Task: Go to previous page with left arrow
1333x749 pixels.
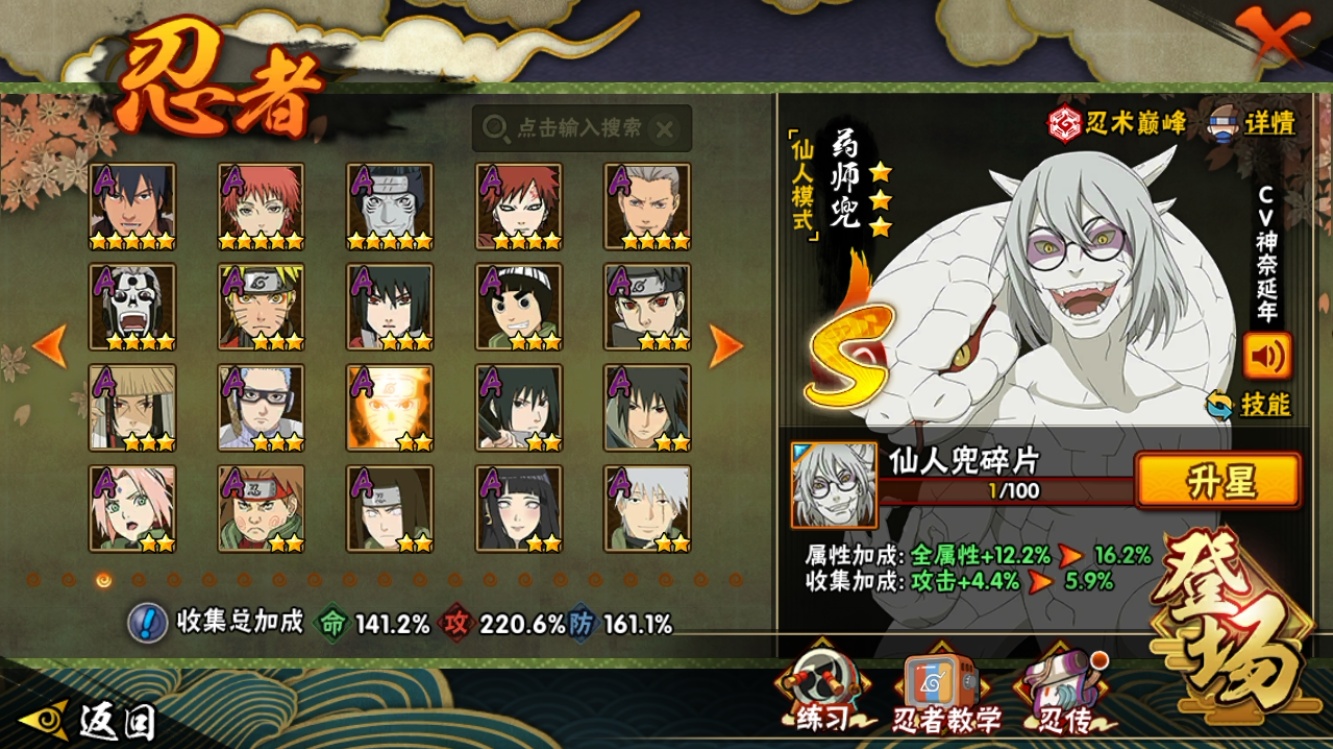Action: 50,346
